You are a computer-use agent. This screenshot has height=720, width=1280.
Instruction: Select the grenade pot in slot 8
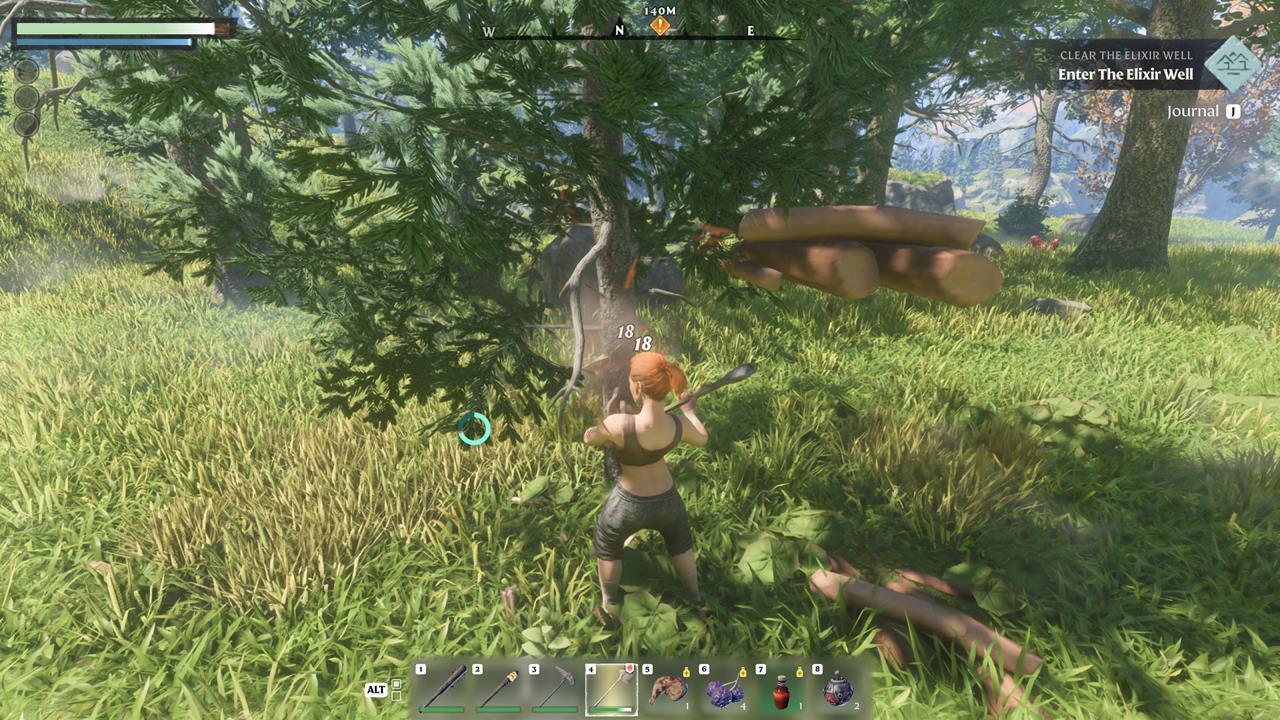839,692
